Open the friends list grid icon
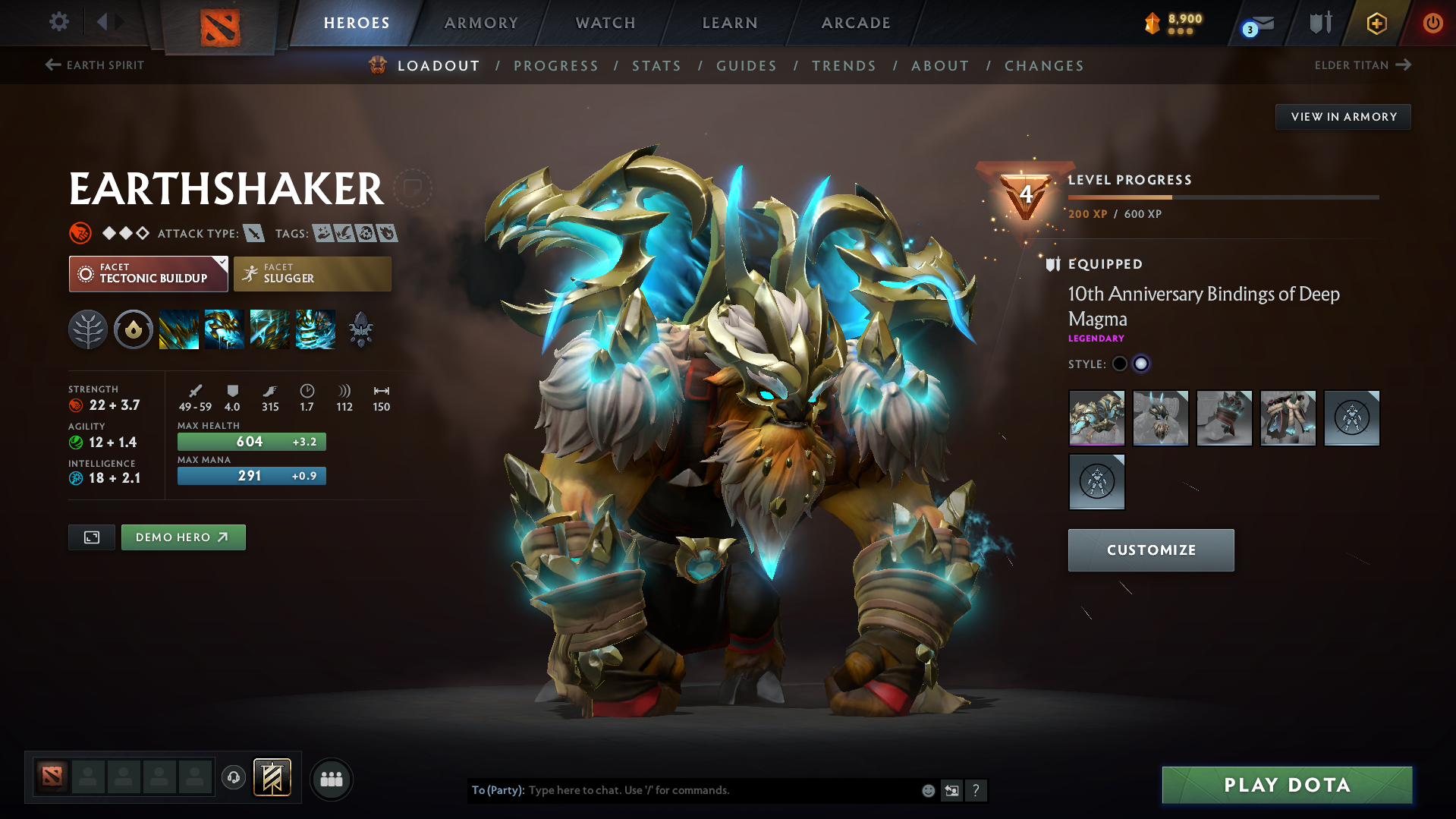The image size is (1456, 819). [331, 779]
